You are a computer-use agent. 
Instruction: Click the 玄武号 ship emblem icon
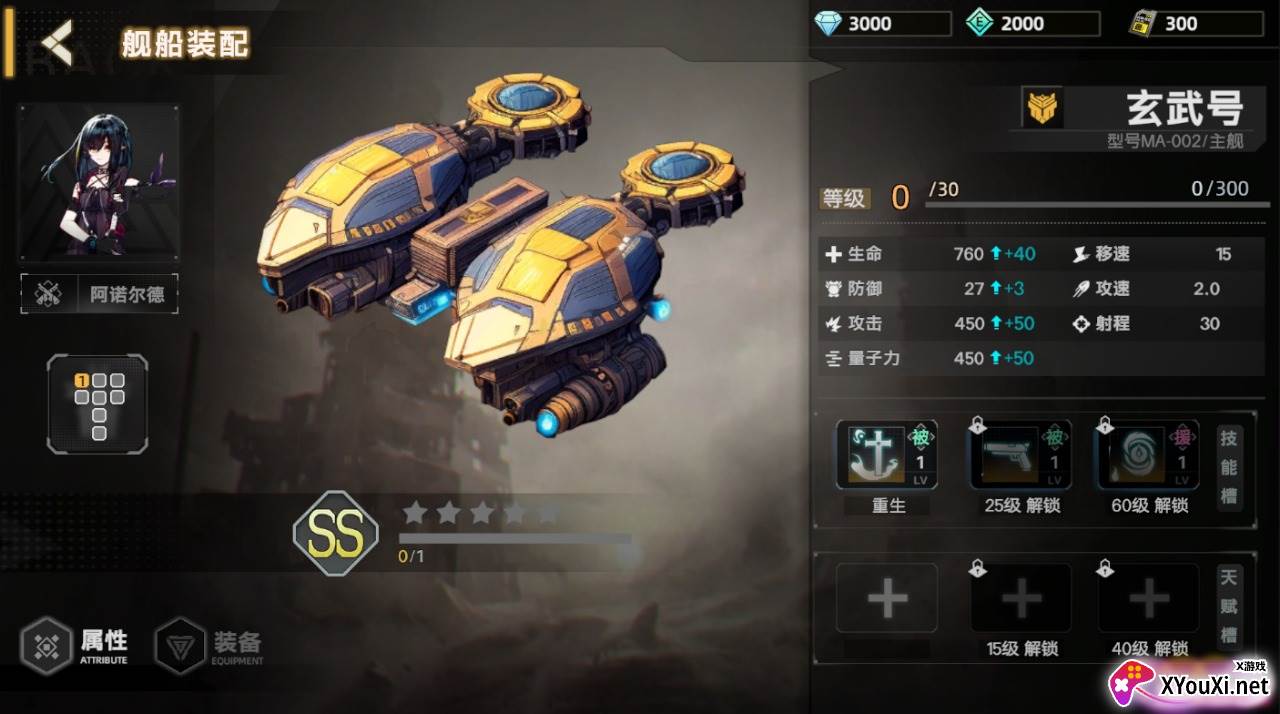point(1042,107)
